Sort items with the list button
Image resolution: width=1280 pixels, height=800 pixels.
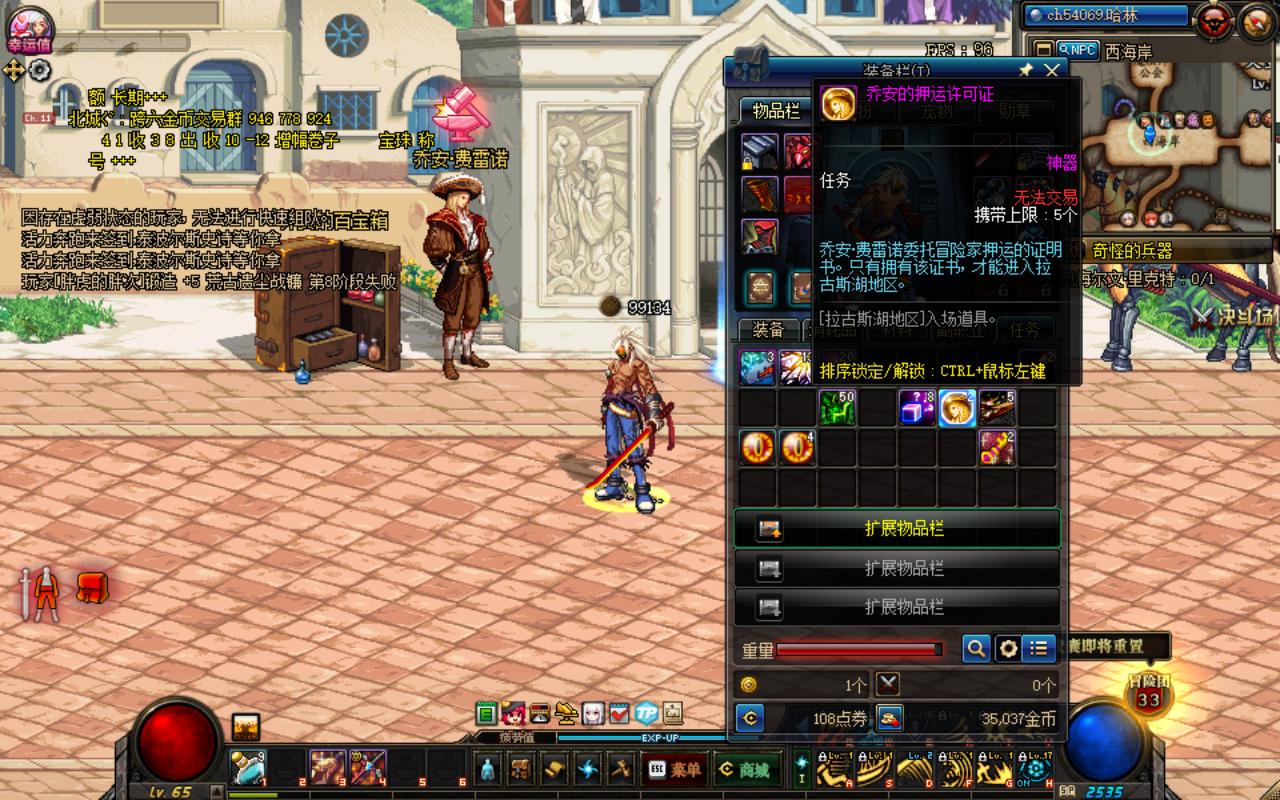[1039, 649]
